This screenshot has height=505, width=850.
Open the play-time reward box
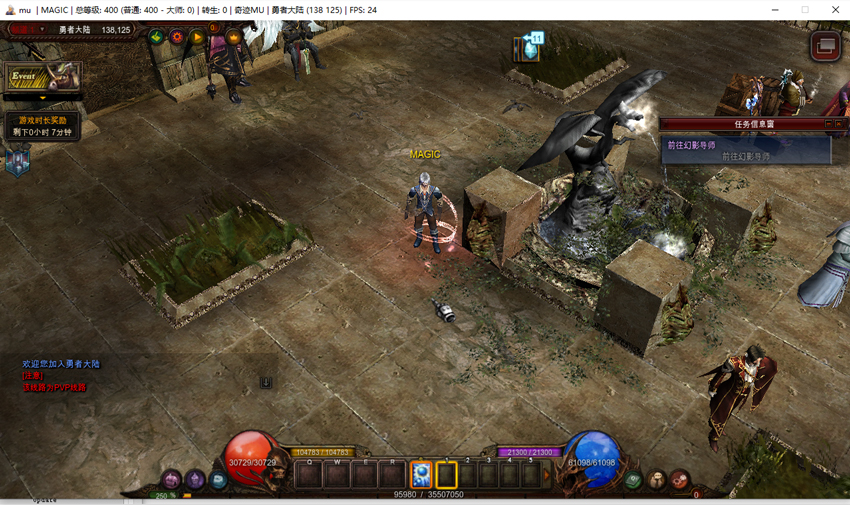point(44,126)
